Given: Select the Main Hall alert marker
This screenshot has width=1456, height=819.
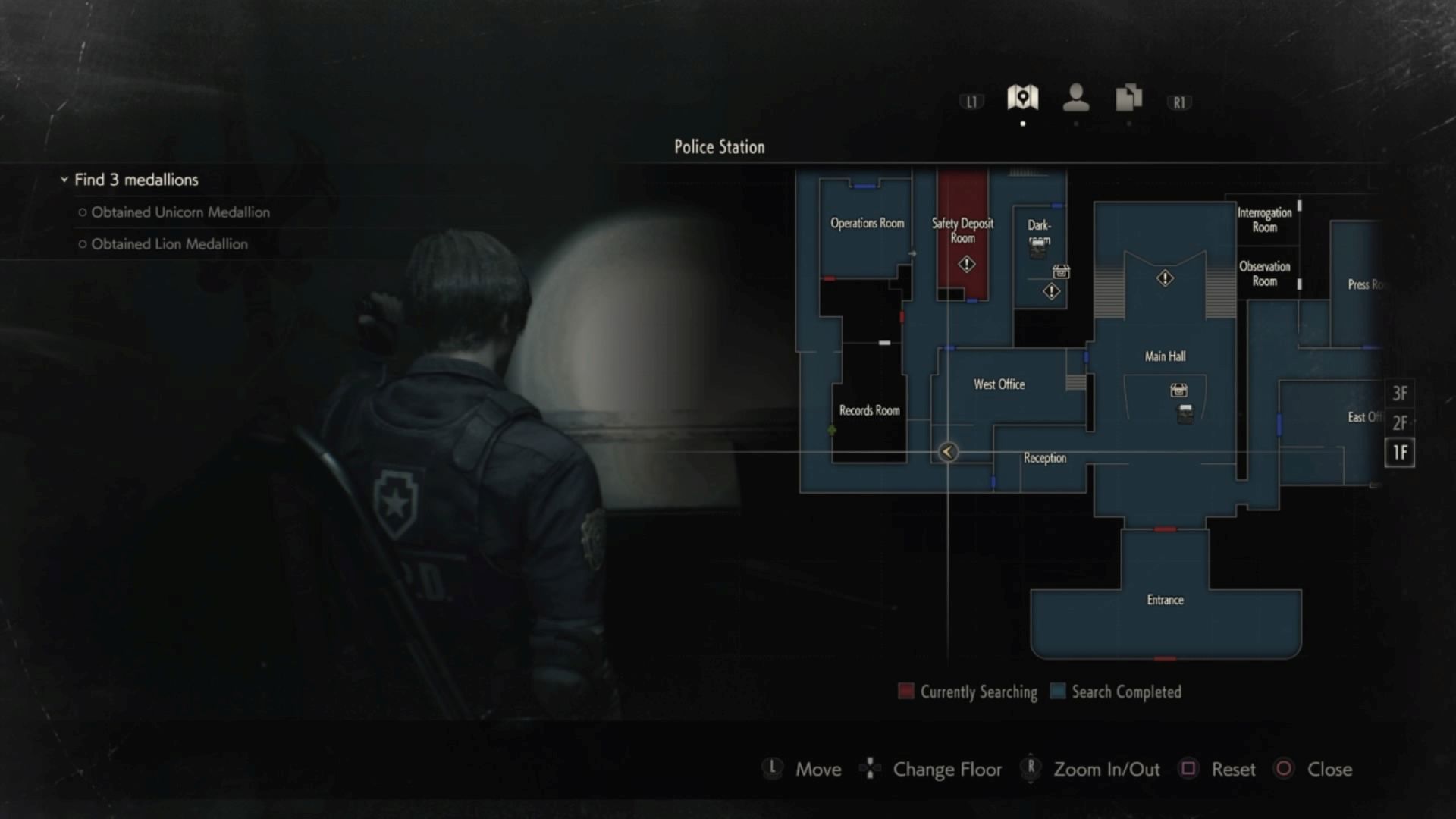Looking at the screenshot, I should coord(1165,278).
